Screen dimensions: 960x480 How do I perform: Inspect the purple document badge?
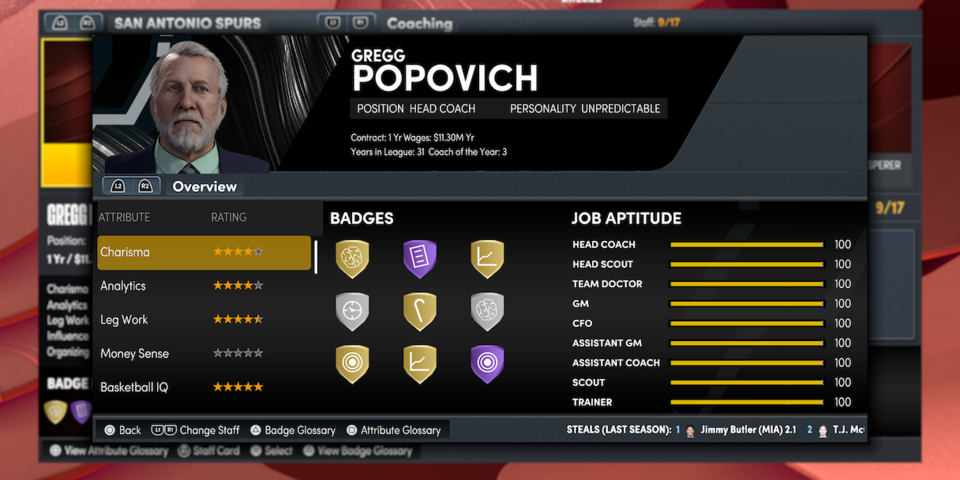(420, 258)
